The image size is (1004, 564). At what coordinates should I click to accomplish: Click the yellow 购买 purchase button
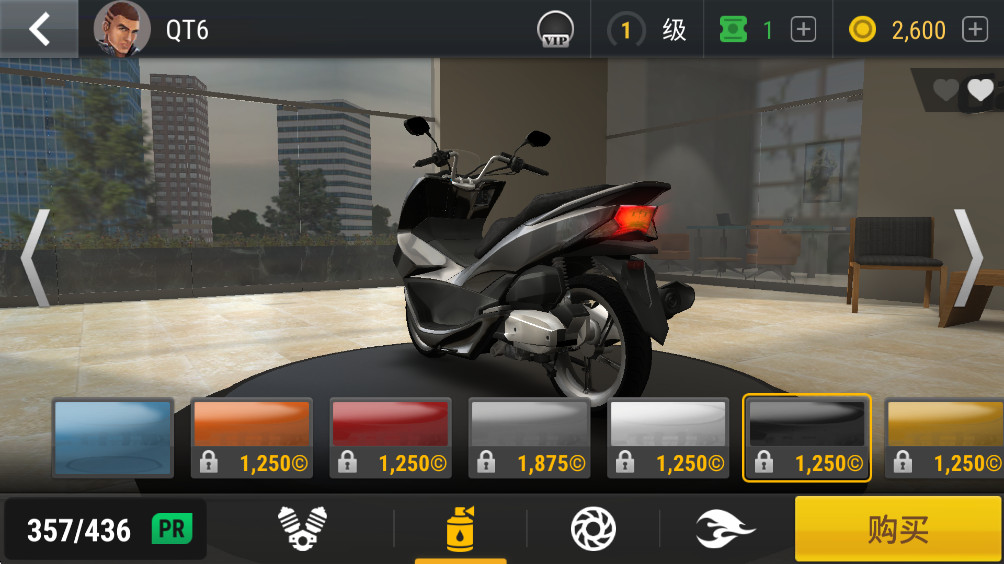click(898, 528)
